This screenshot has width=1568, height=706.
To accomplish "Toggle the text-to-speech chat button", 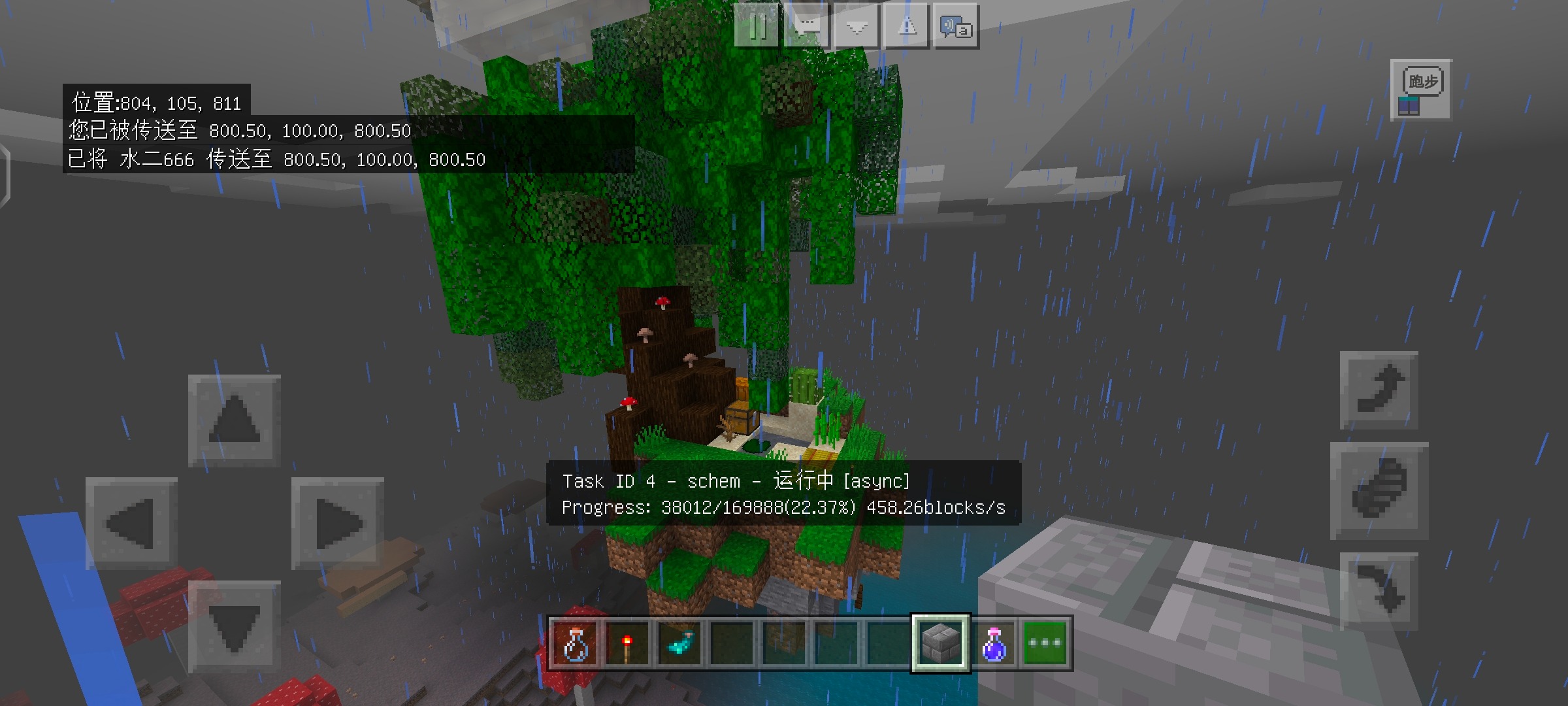I will pos(956,26).
